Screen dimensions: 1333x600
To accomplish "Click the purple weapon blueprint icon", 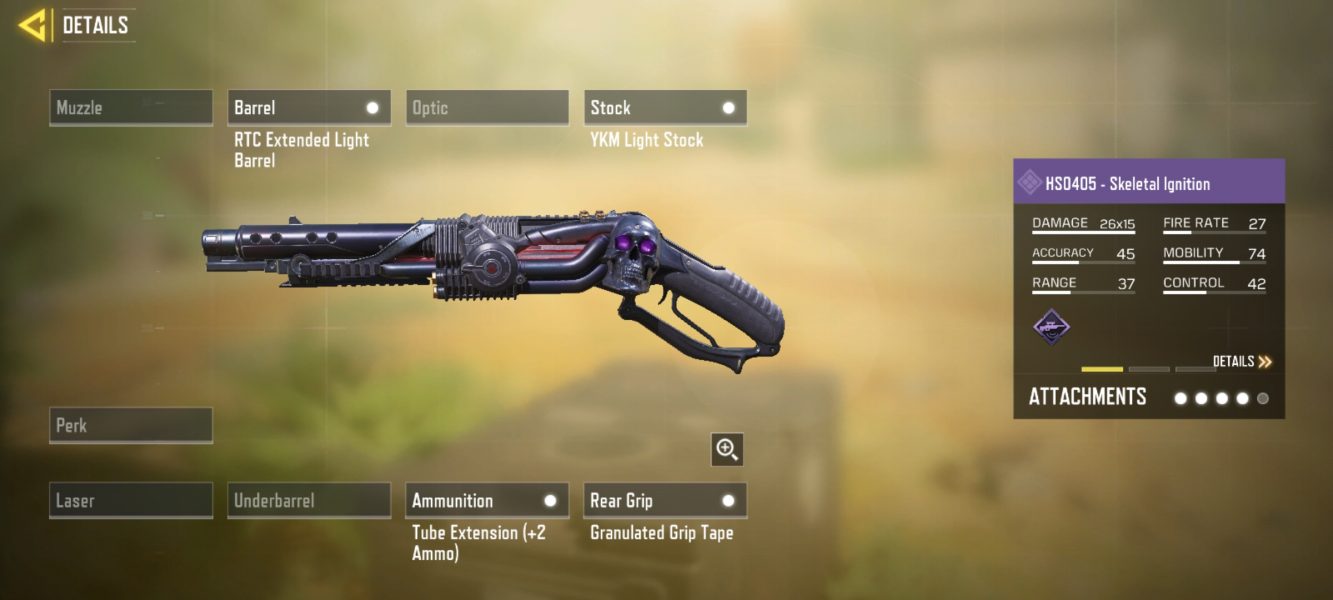I will click(1051, 327).
